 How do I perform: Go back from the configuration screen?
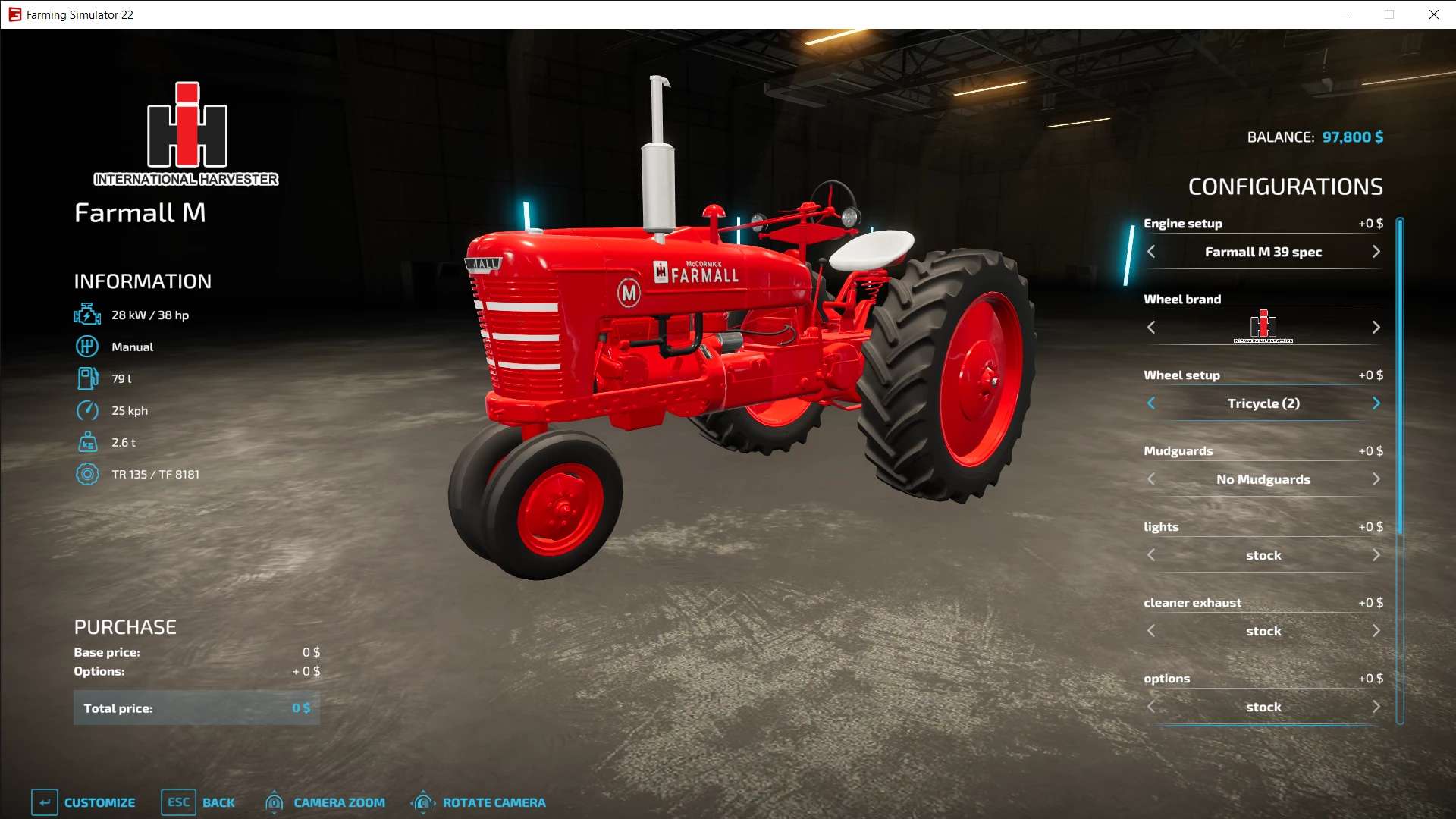point(199,802)
